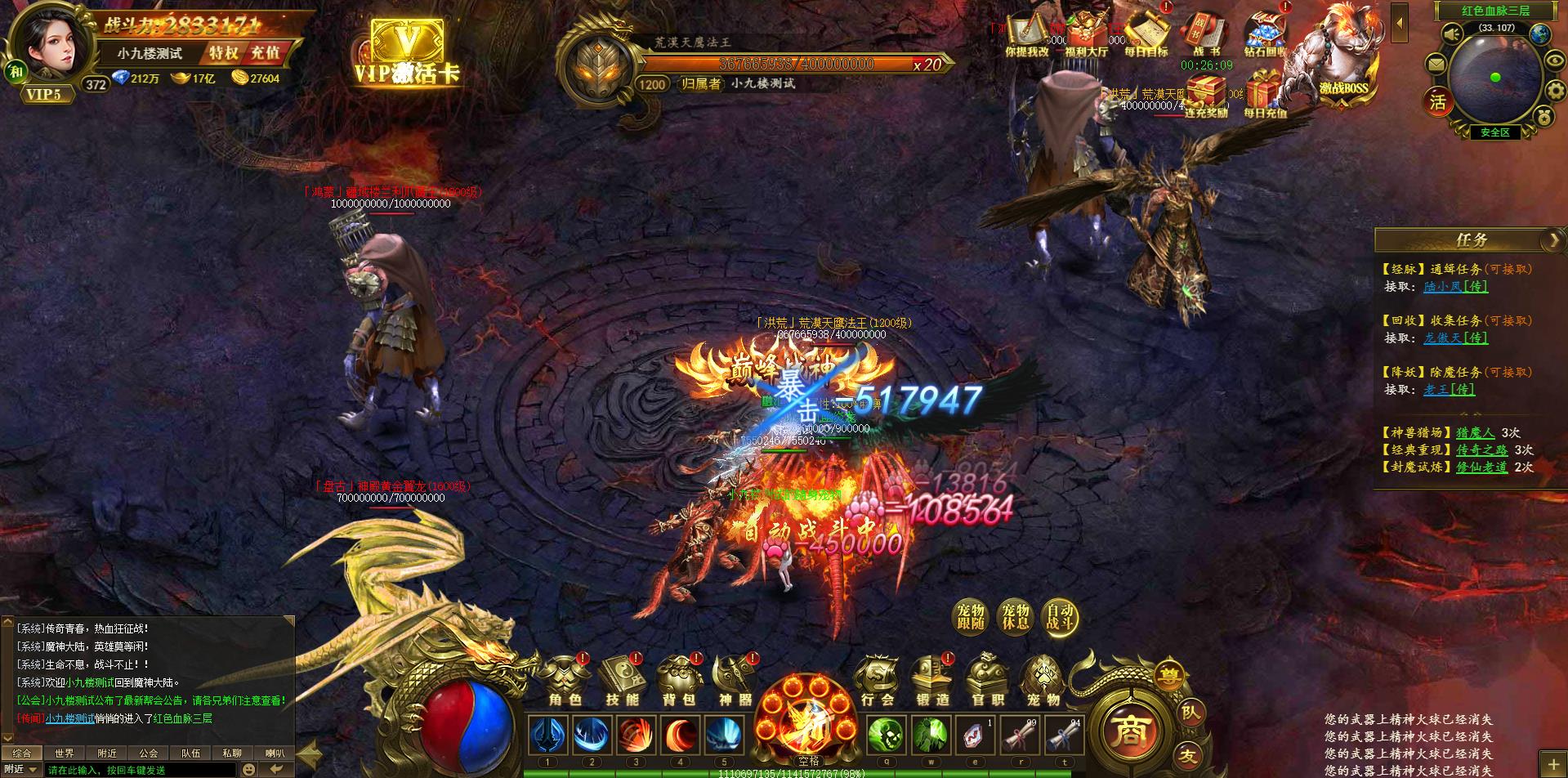
Task: Open the 锻造 forging menu
Action: click(932, 681)
